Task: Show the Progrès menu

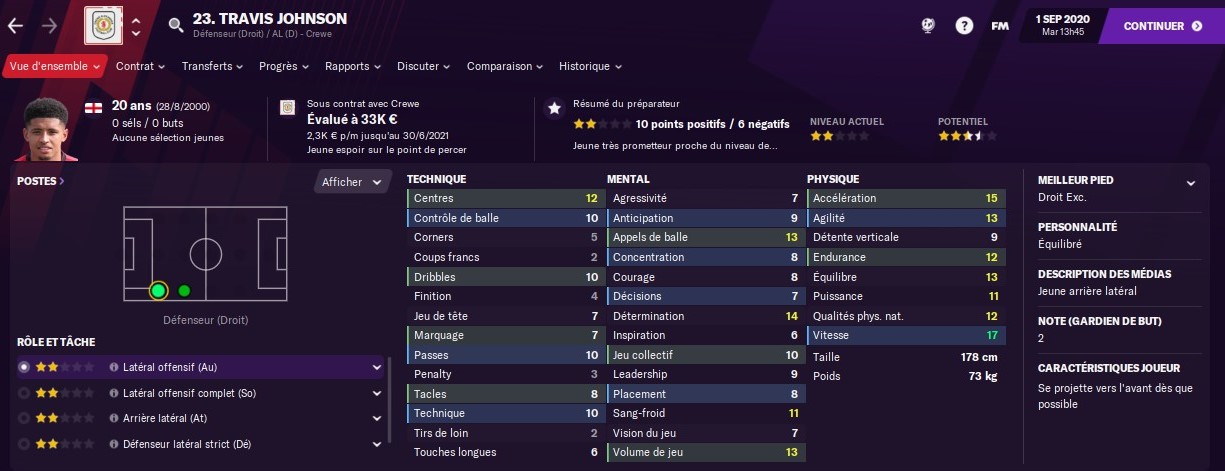Action: click(284, 66)
